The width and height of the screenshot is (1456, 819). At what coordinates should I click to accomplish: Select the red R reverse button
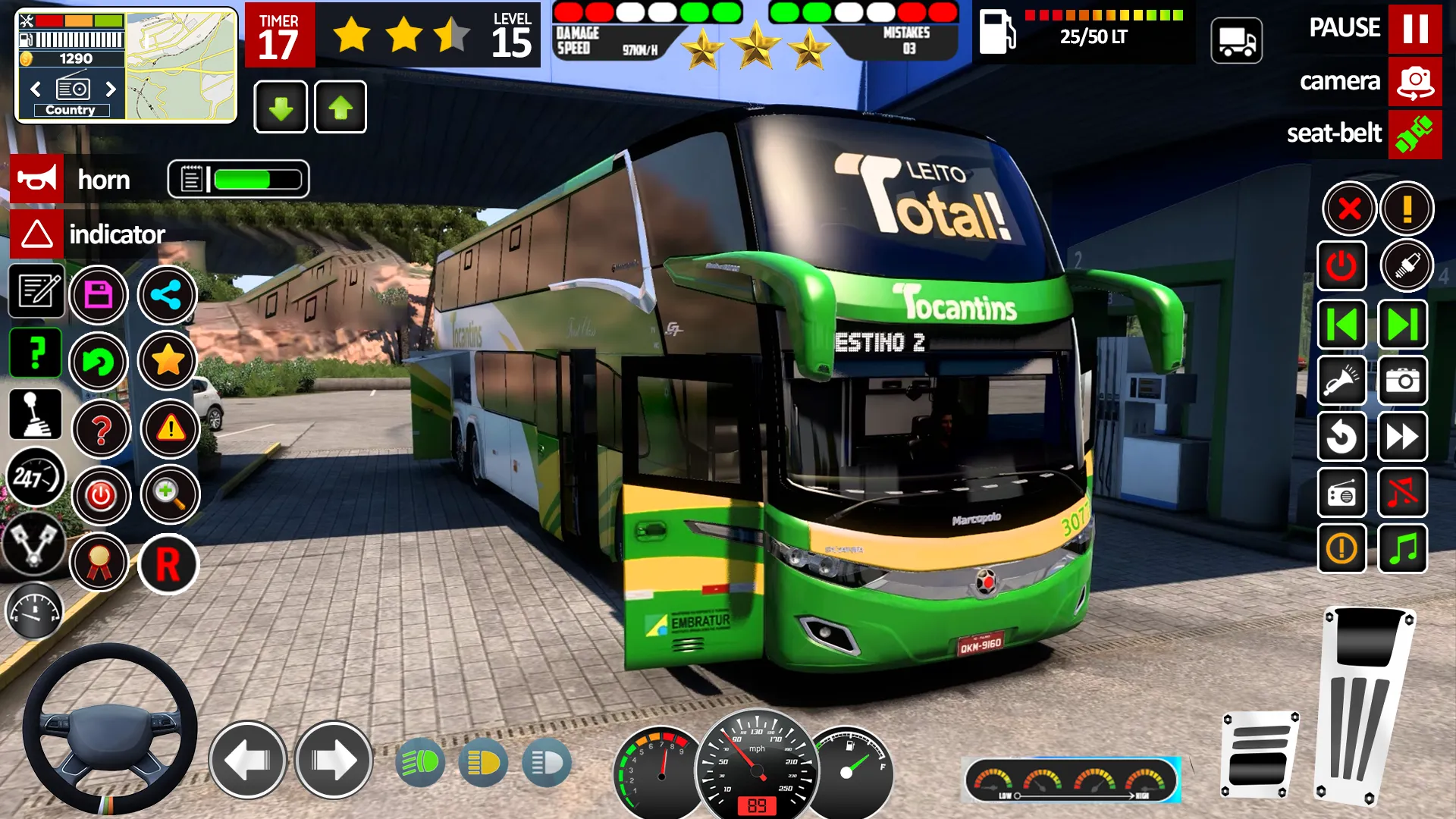(x=168, y=564)
